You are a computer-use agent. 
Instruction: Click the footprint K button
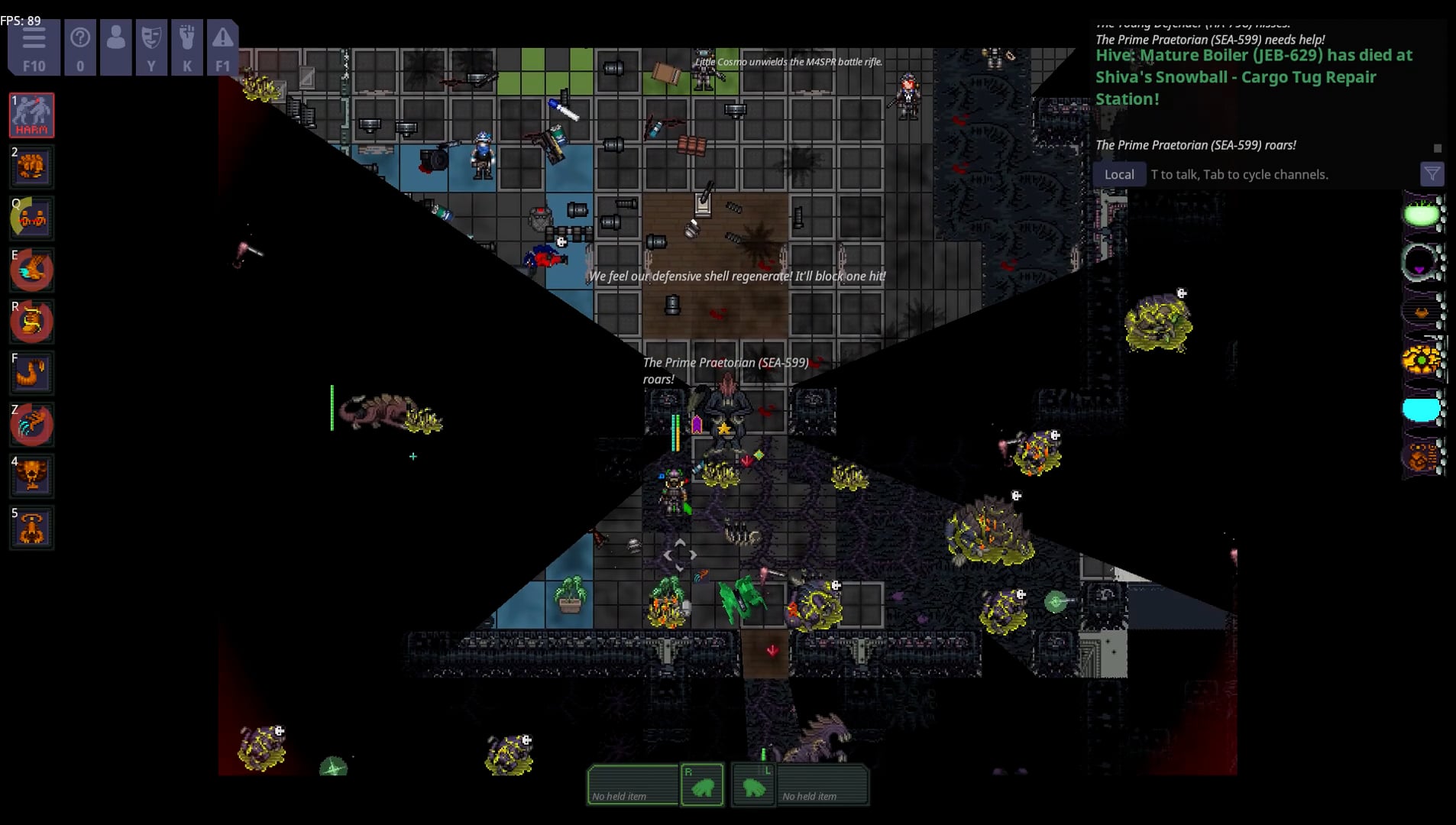187,47
